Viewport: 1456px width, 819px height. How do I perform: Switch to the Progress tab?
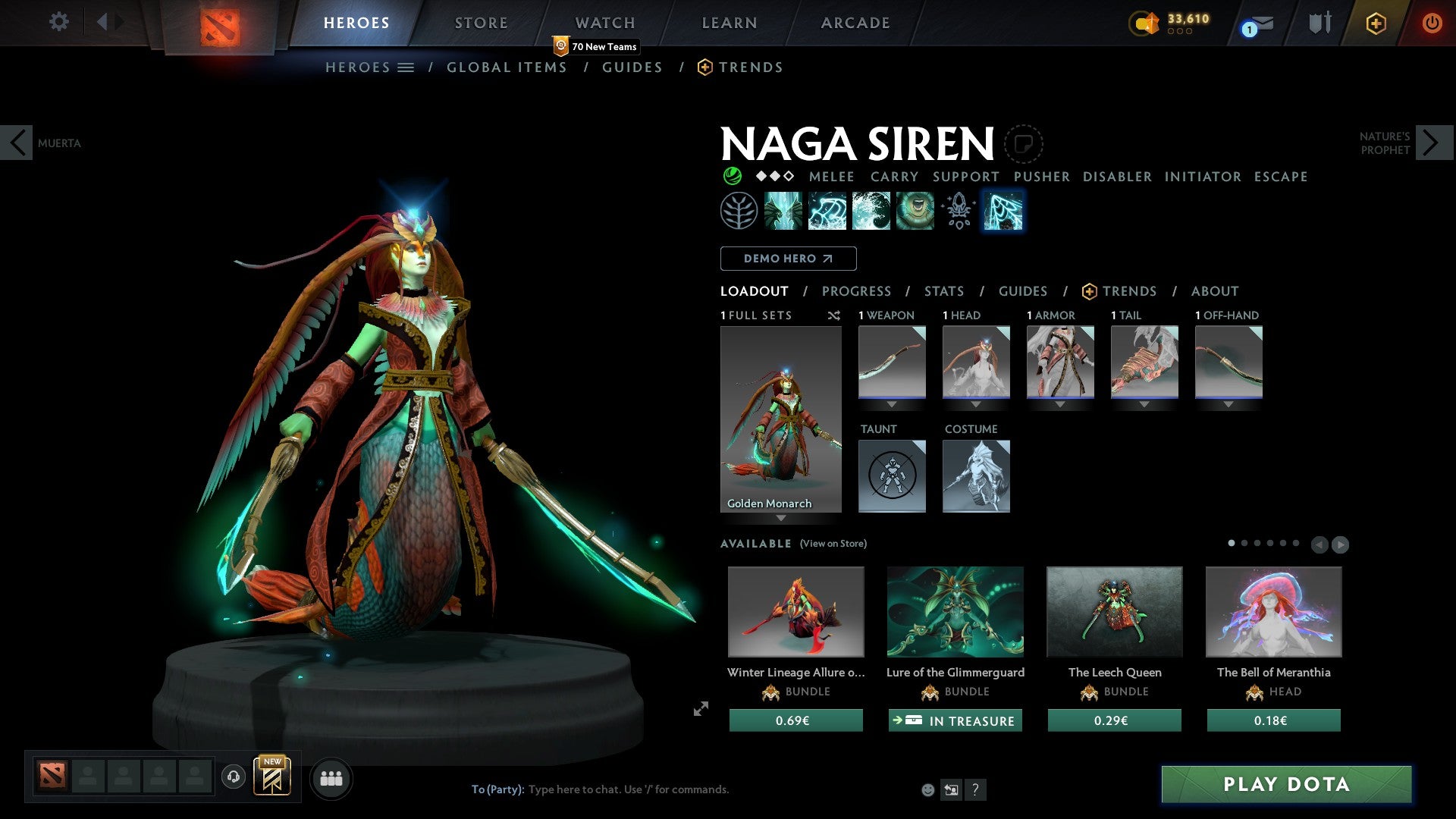857,291
